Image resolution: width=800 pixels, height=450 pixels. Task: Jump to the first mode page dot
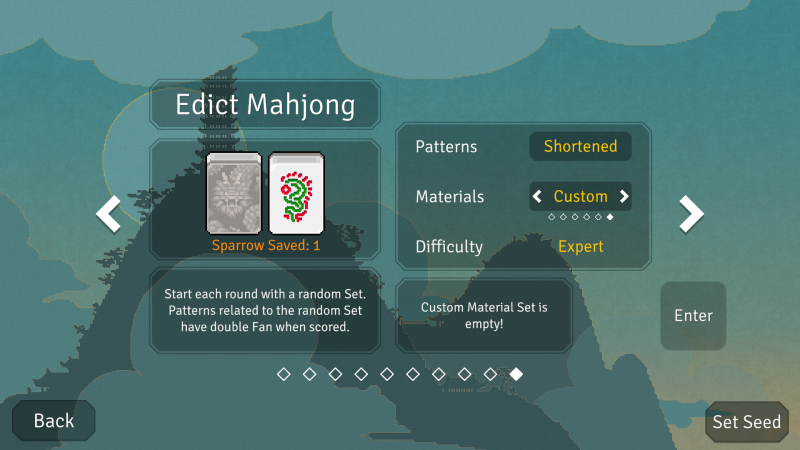283,374
